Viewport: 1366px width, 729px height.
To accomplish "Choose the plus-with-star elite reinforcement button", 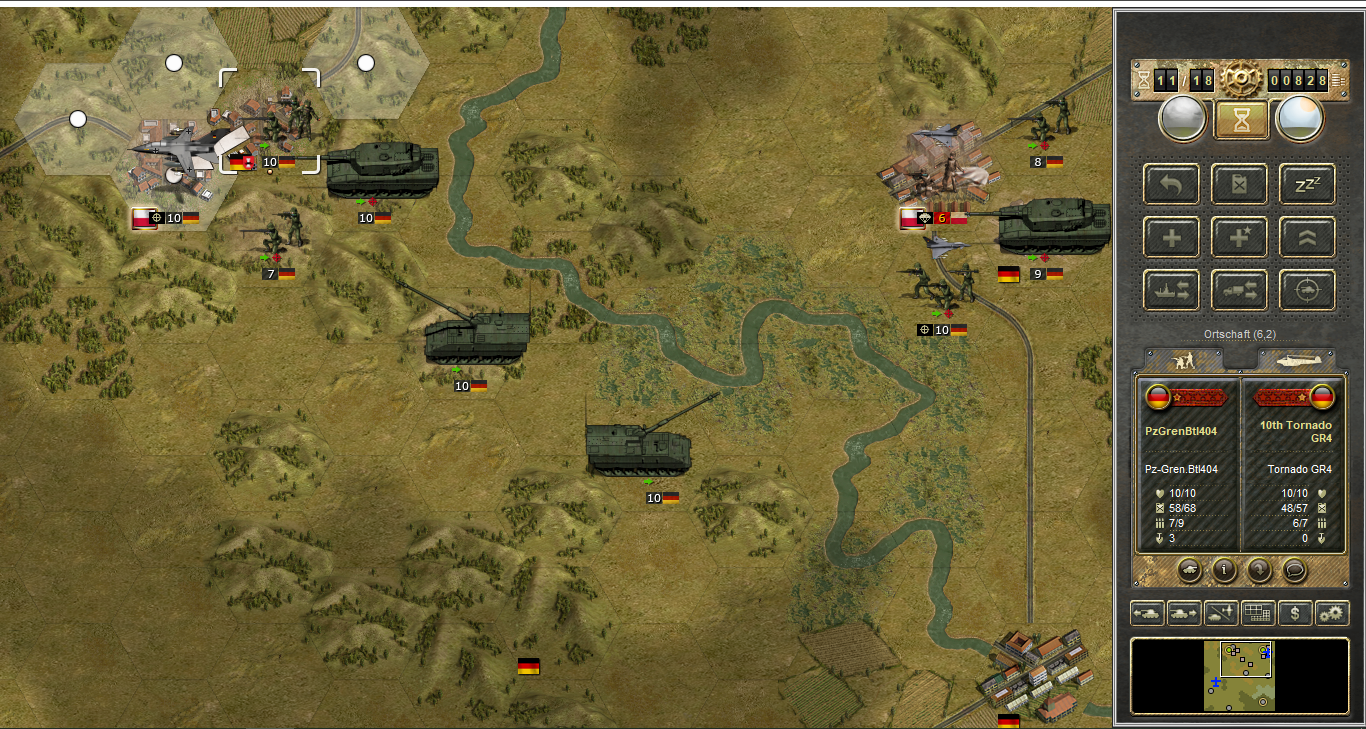I will point(1240,237).
